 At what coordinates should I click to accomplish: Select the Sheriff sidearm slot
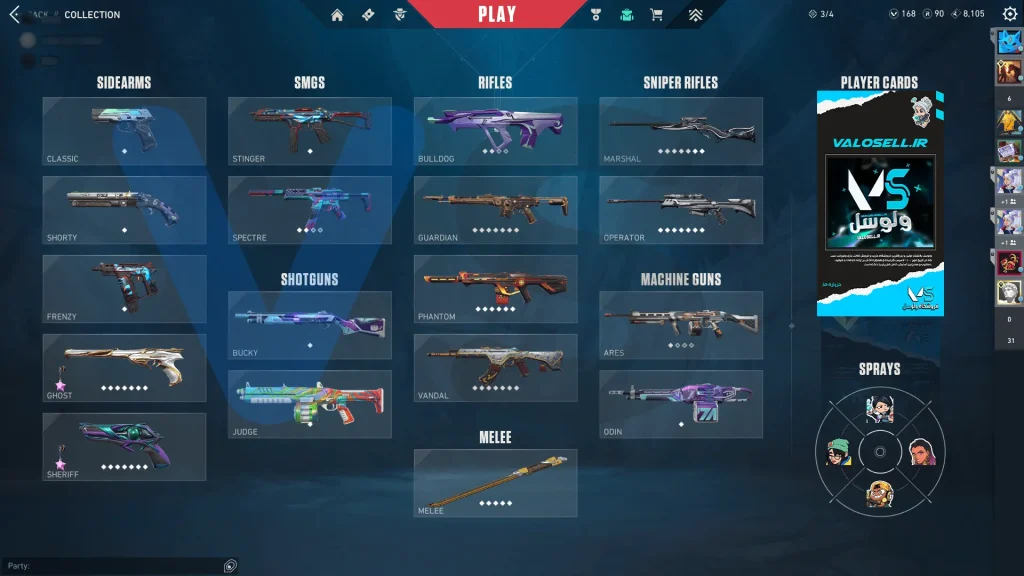[x=124, y=447]
